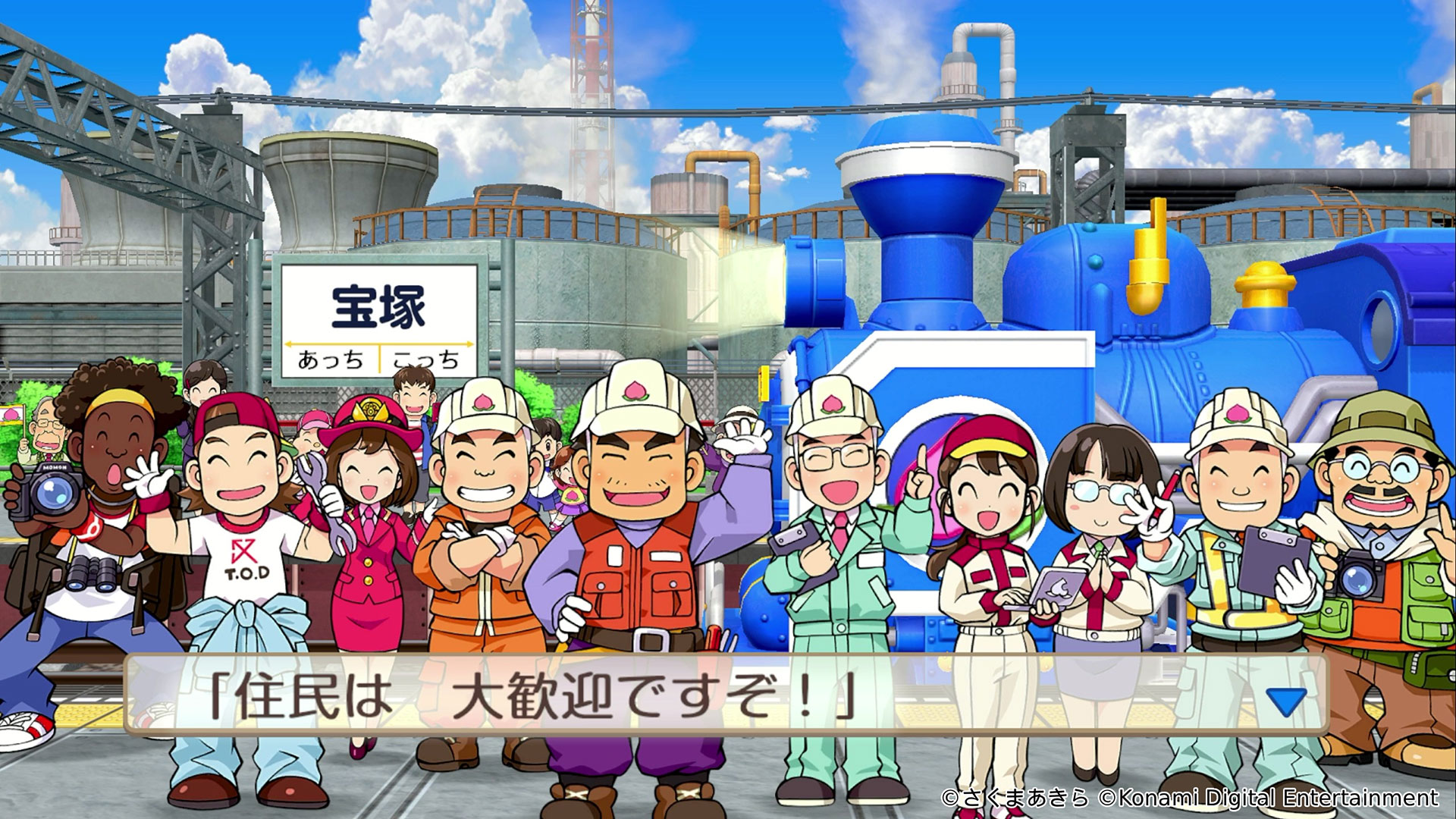The width and height of the screenshot is (1456, 819).
Task: Click the blue advance-dialogue arrow
Action: click(1287, 702)
